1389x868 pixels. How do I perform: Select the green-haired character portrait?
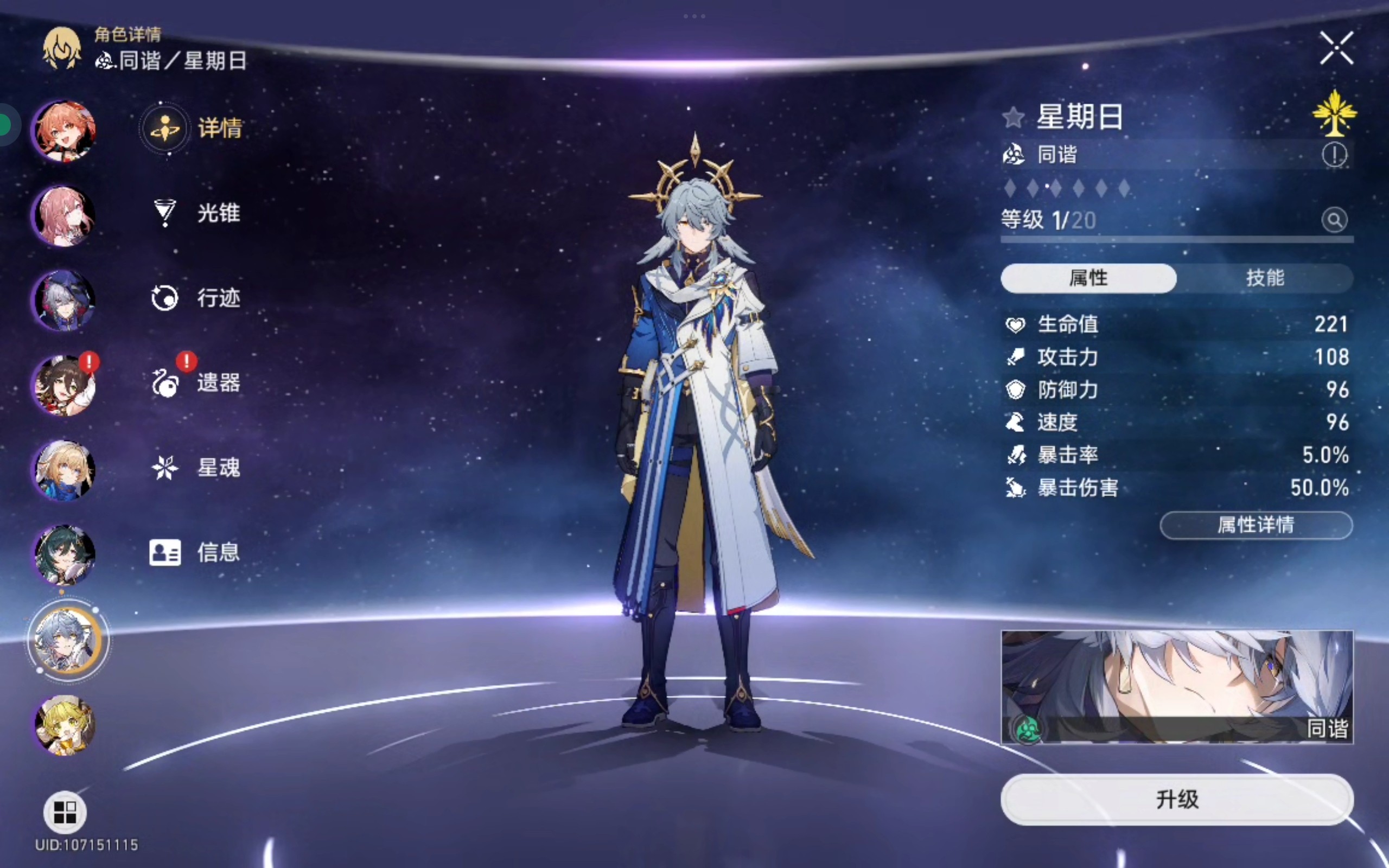click(64, 554)
